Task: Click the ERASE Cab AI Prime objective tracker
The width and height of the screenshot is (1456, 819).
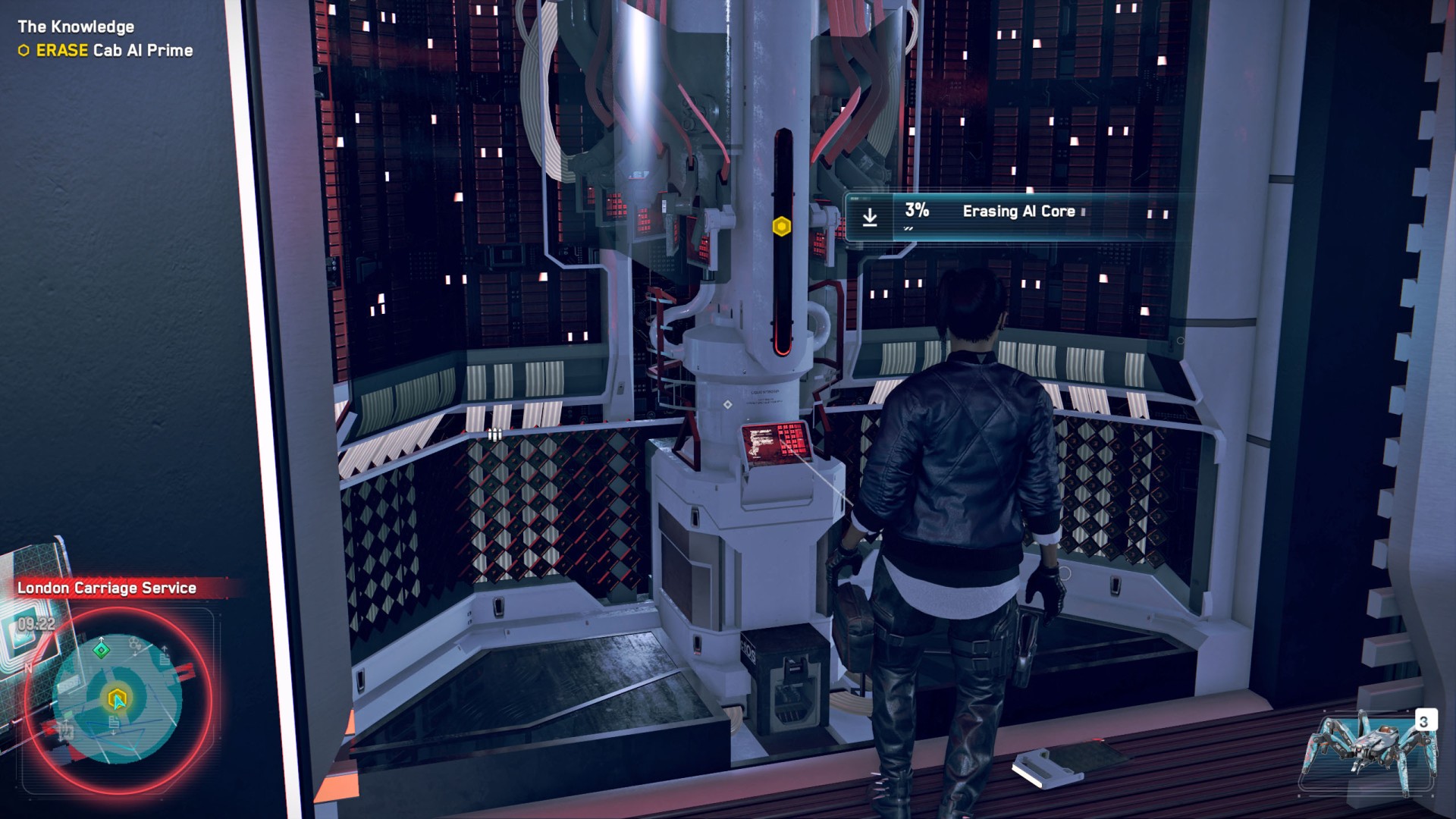Action: pos(106,51)
